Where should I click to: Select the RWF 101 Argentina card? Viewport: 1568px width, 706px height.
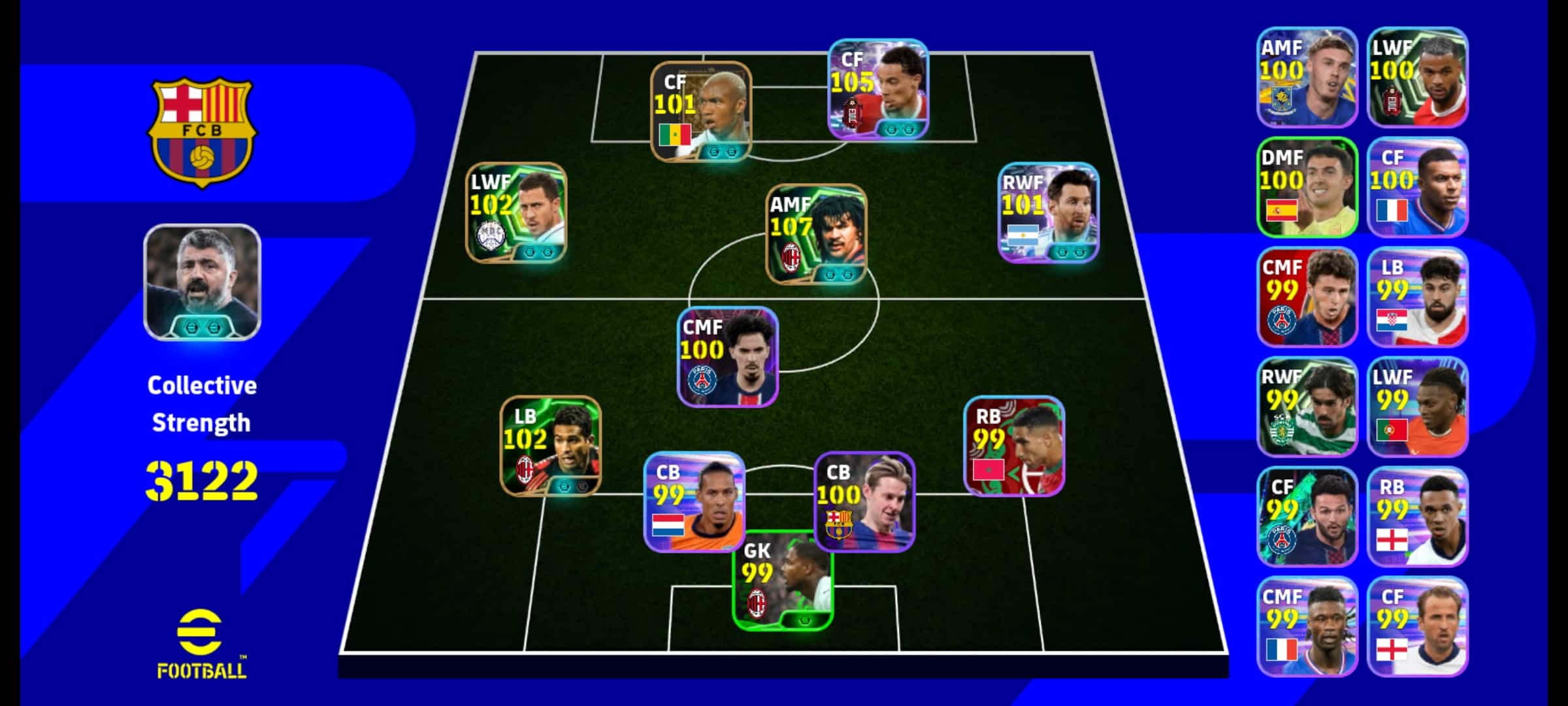point(1049,212)
